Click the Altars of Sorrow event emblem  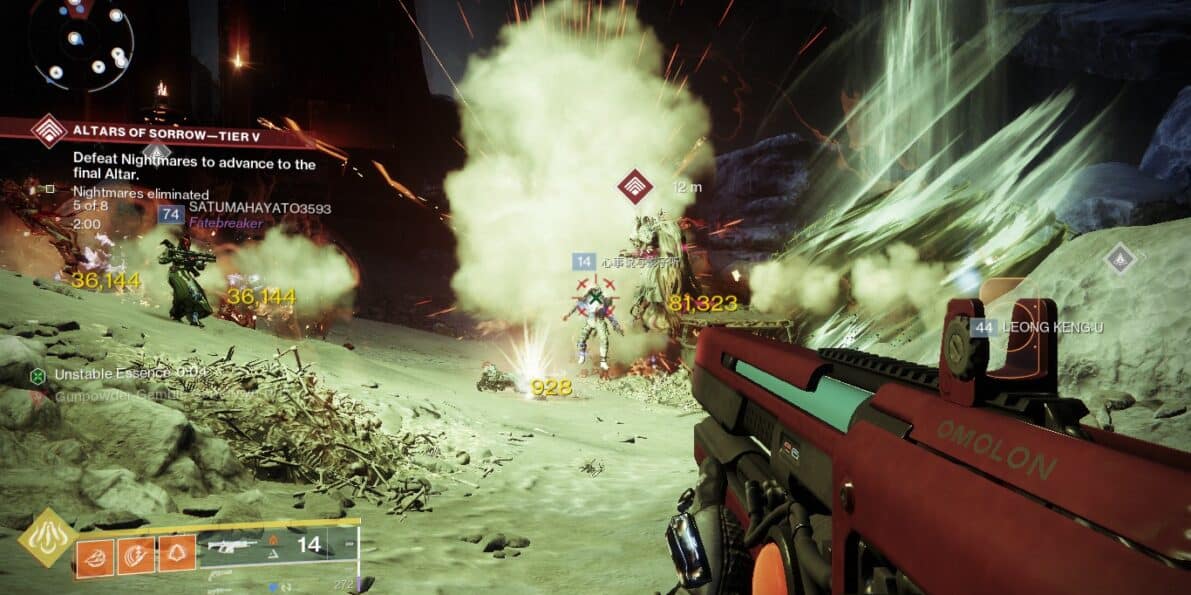(48, 131)
